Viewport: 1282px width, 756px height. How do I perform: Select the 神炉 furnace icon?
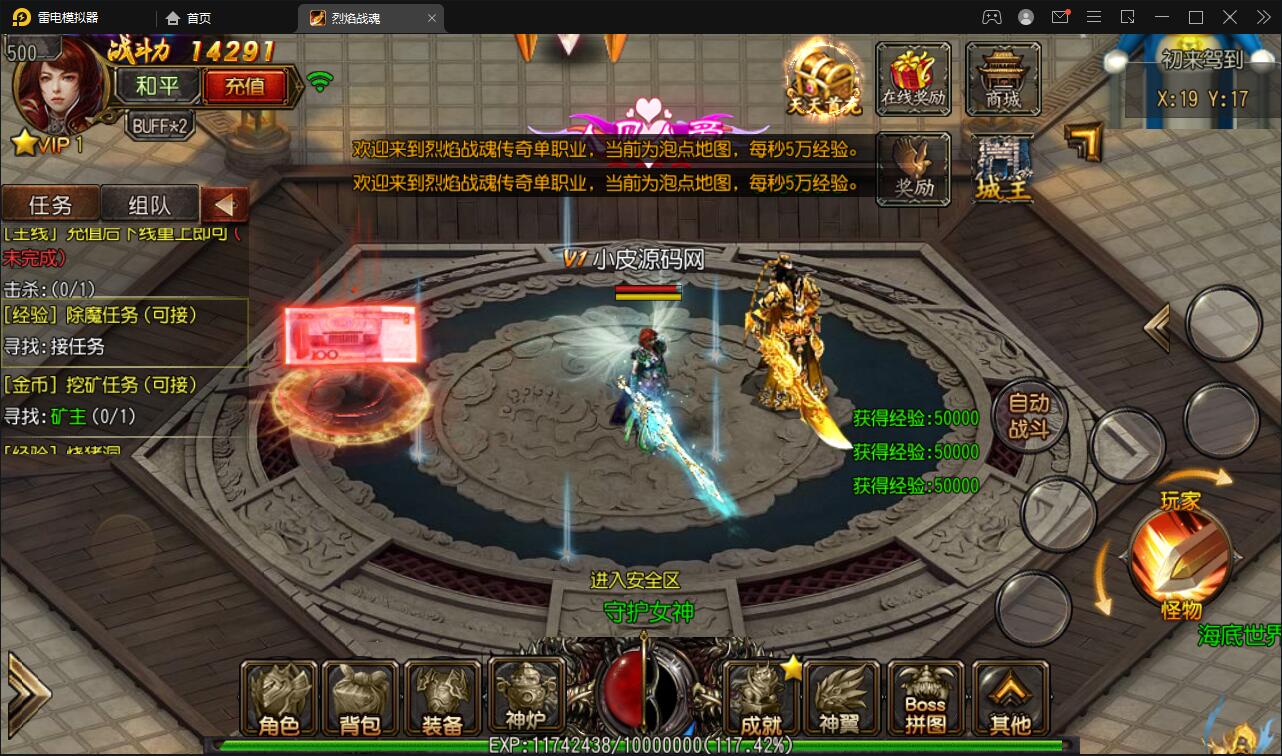click(x=527, y=697)
